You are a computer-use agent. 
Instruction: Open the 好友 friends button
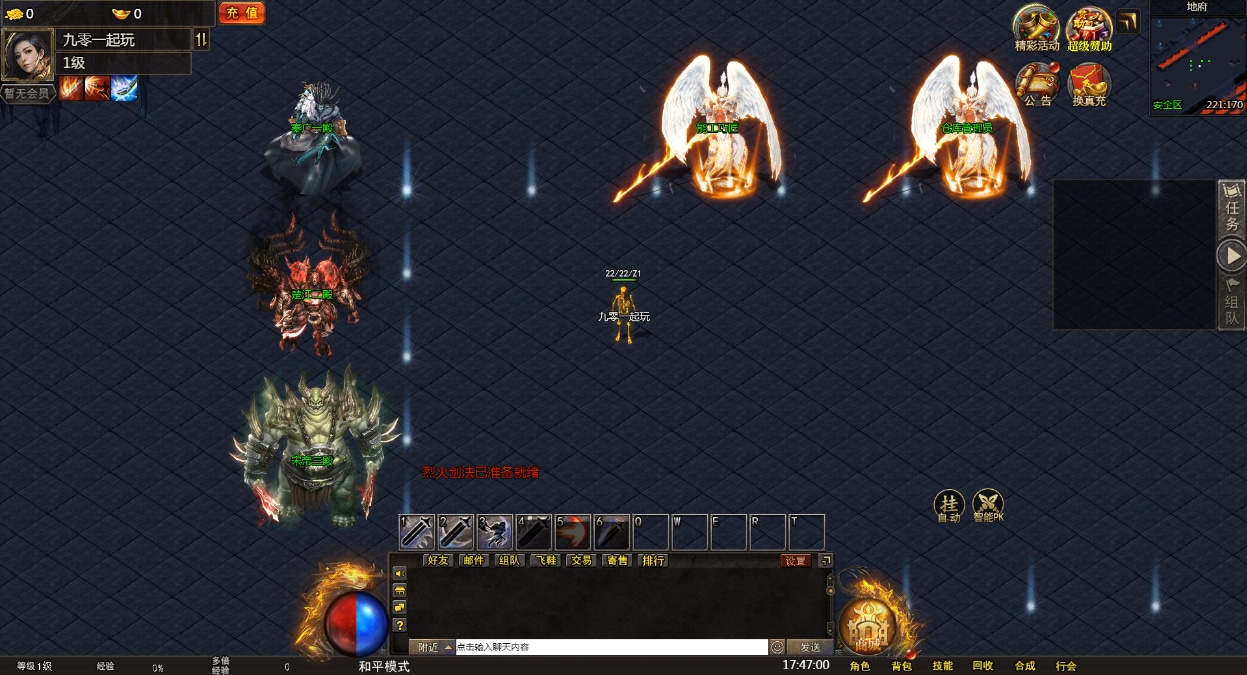438,561
